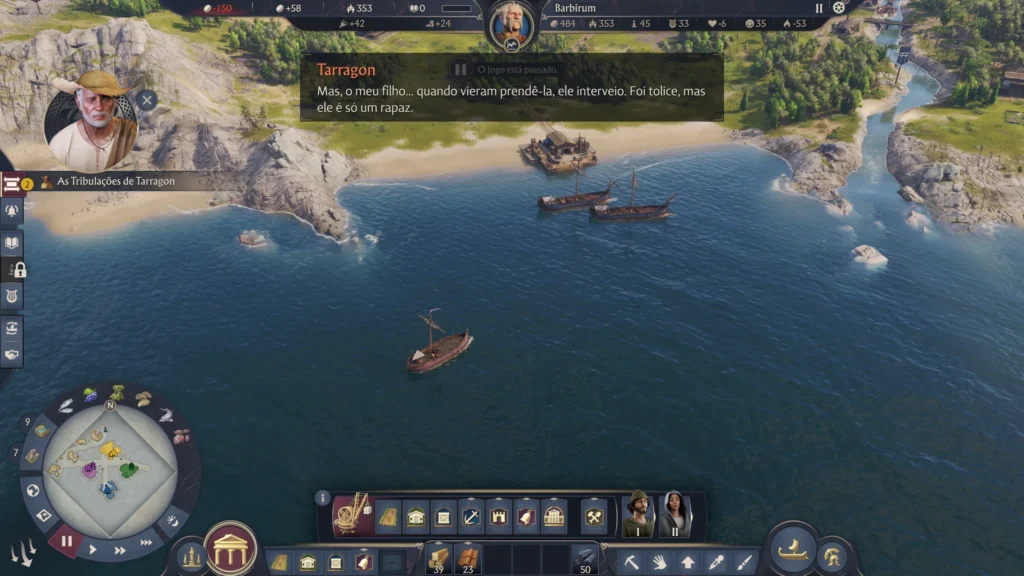Select the crane construction category
Screen dimensions: 1024x576
click(x=353, y=514)
